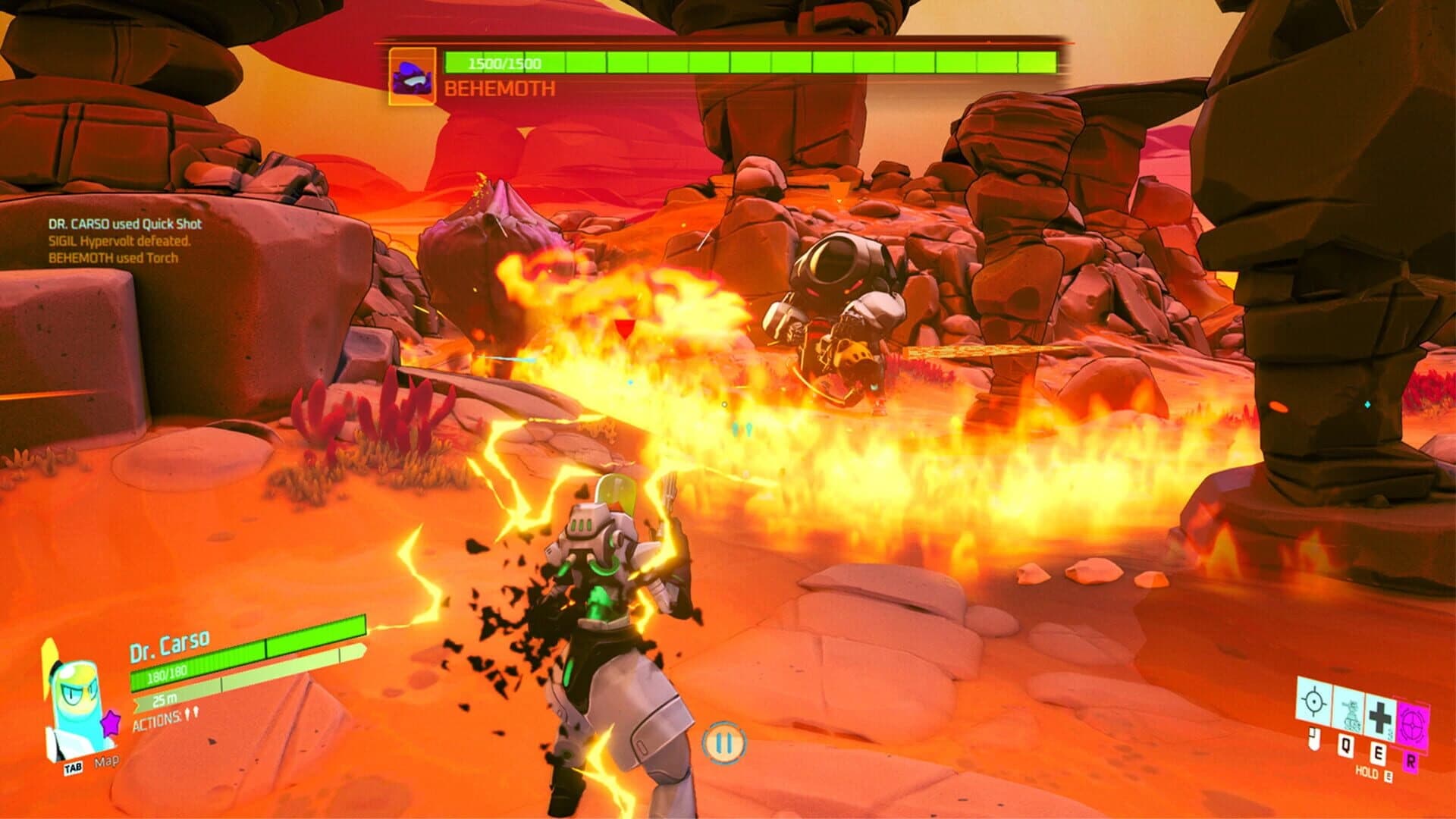Open the Map via the TAB label
The width and height of the screenshot is (1456, 819).
point(74,767)
